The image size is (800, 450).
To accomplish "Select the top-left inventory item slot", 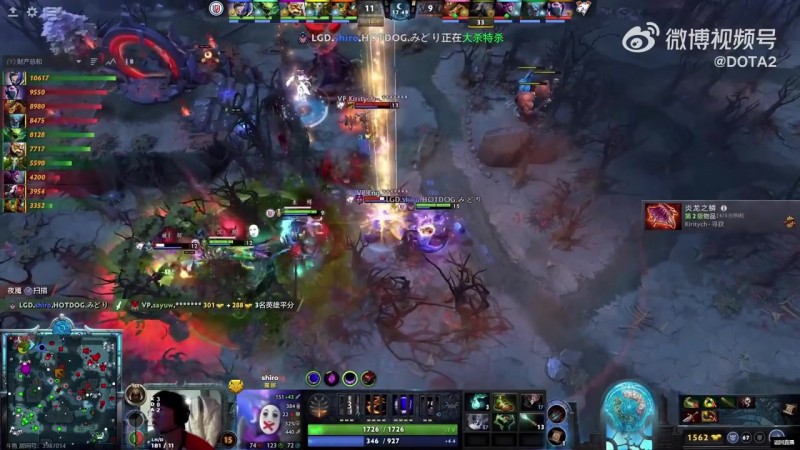I will (x=478, y=402).
